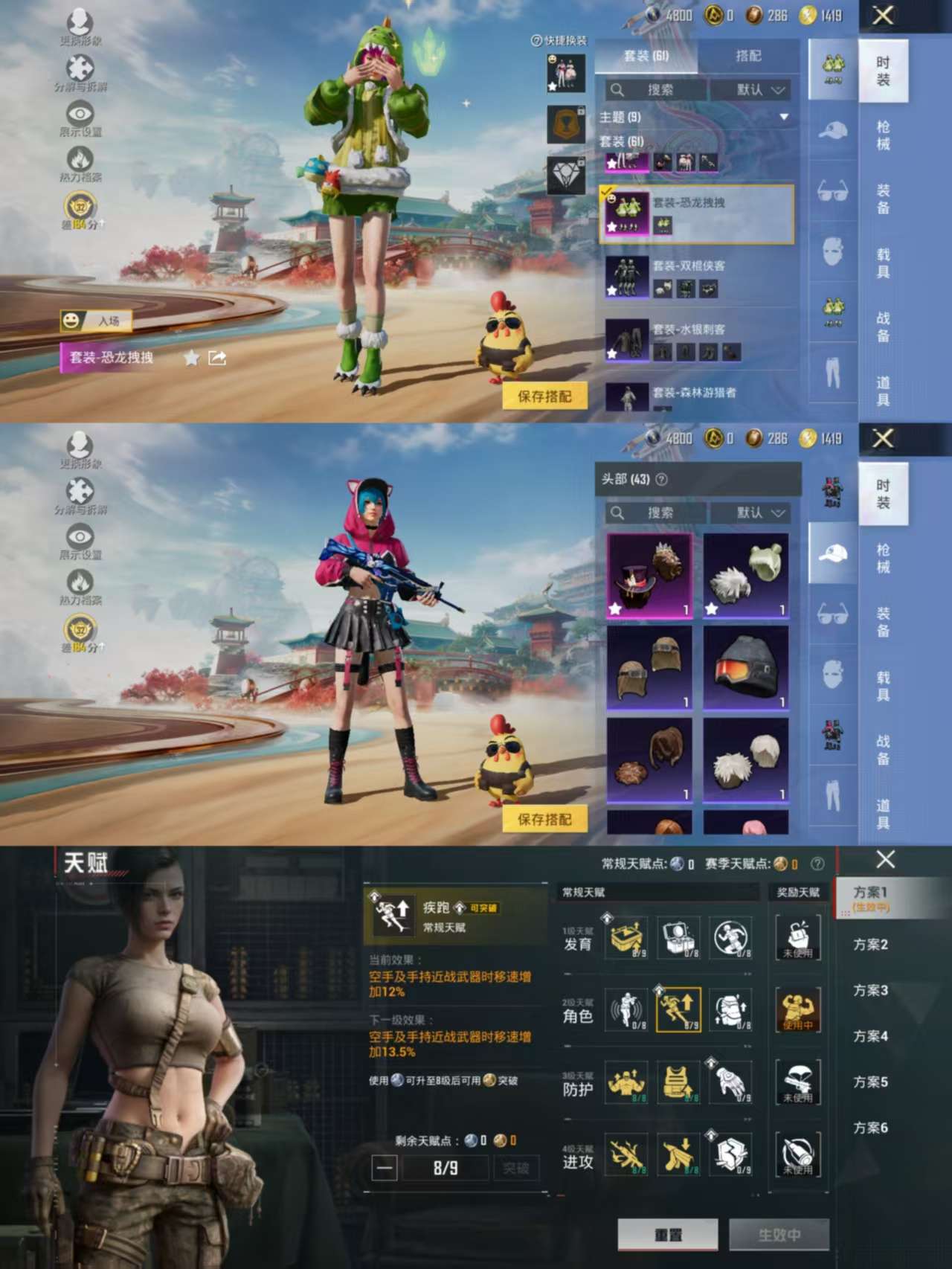Open the 默认 sort dropdown
952x1269 pixels.
[751, 89]
